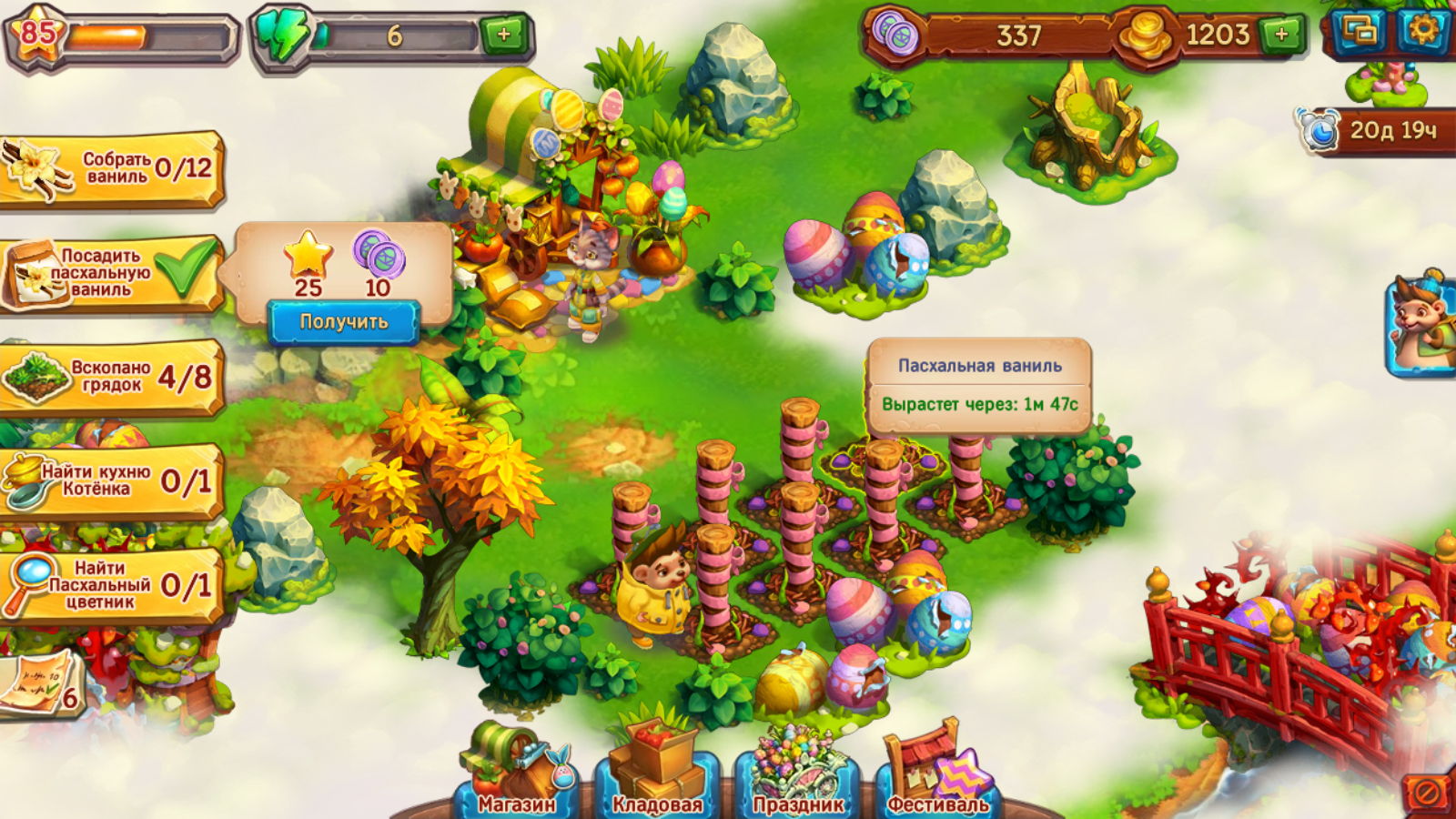Open the Собрать ваниль quest
The width and height of the screenshot is (1456, 819).
[111, 169]
